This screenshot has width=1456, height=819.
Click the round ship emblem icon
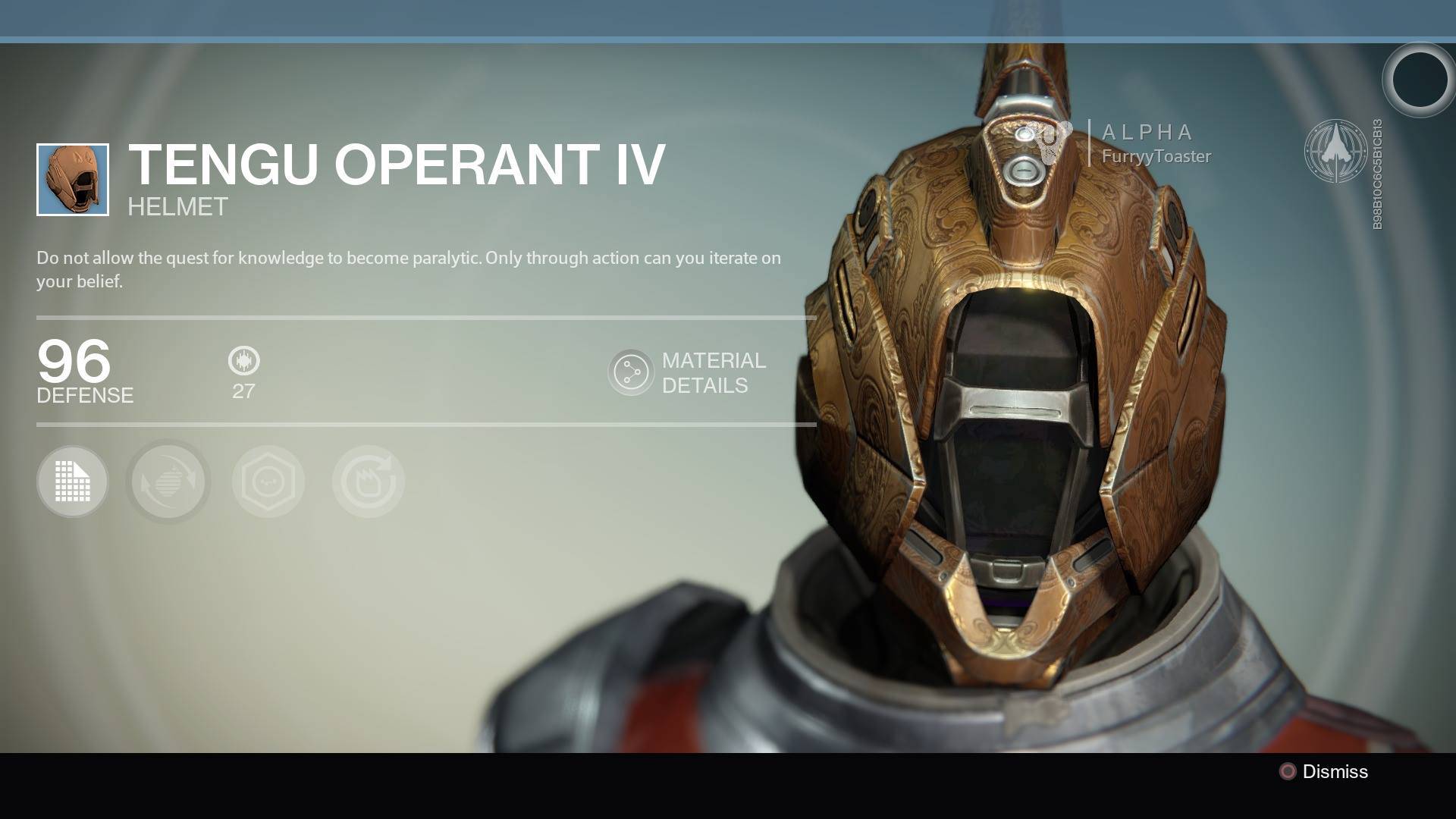click(x=1335, y=151)
